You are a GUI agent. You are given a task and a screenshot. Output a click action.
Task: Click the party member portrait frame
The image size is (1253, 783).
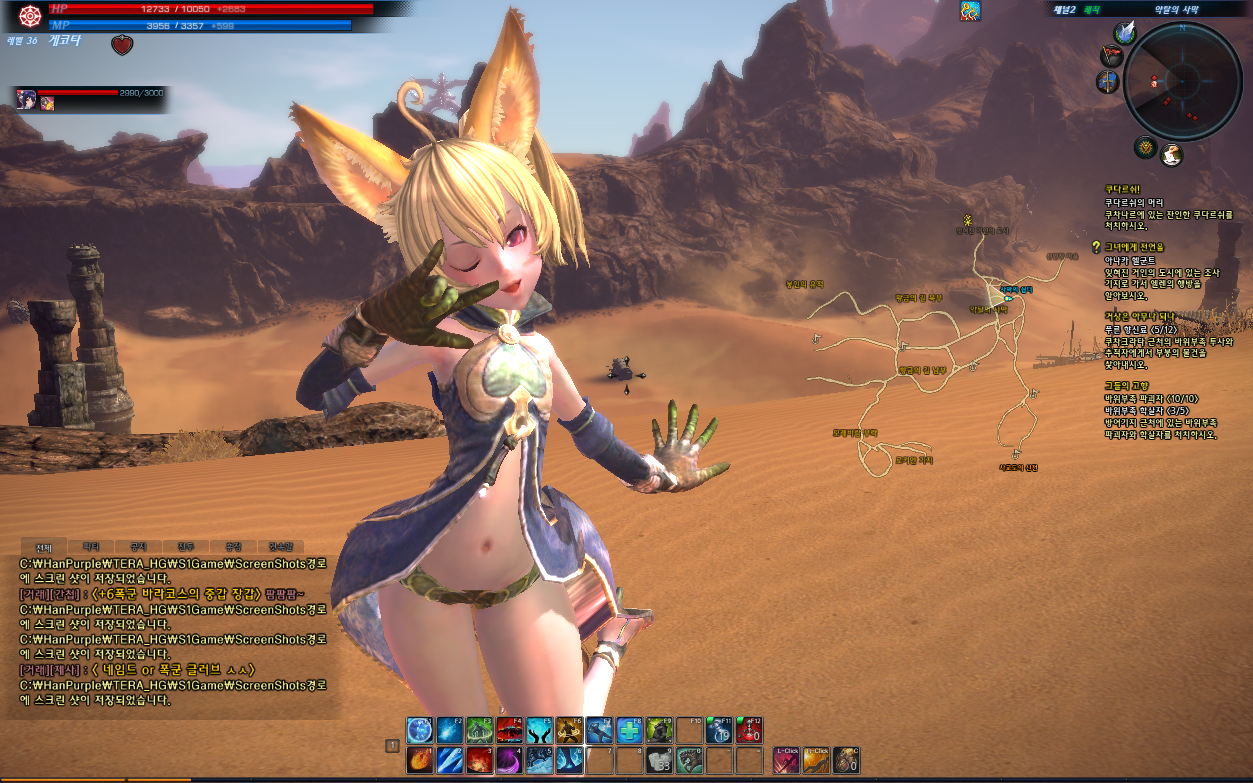(27, 99)
